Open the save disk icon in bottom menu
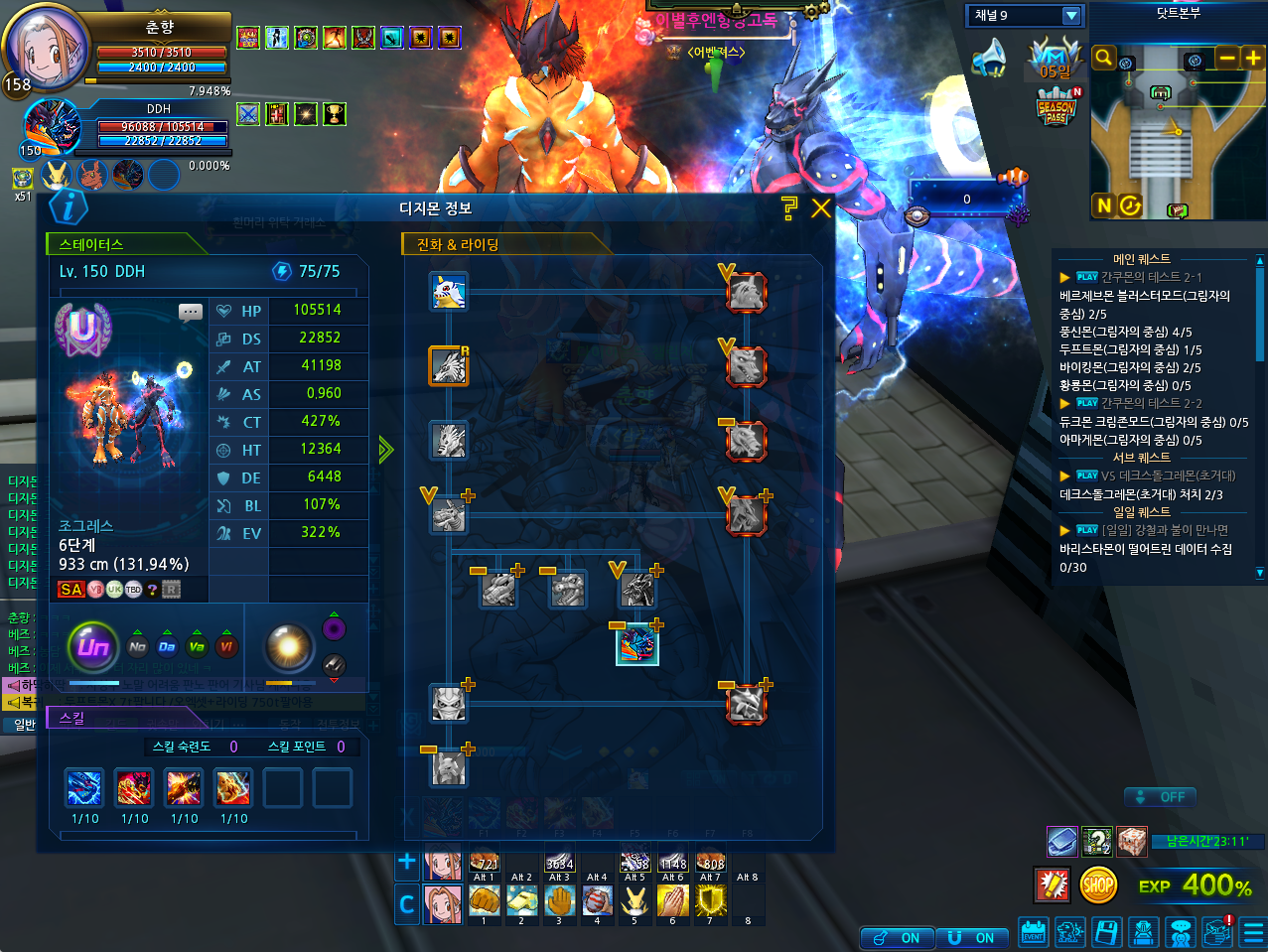Screen dimensions: 1268x952 (1106, 932)
